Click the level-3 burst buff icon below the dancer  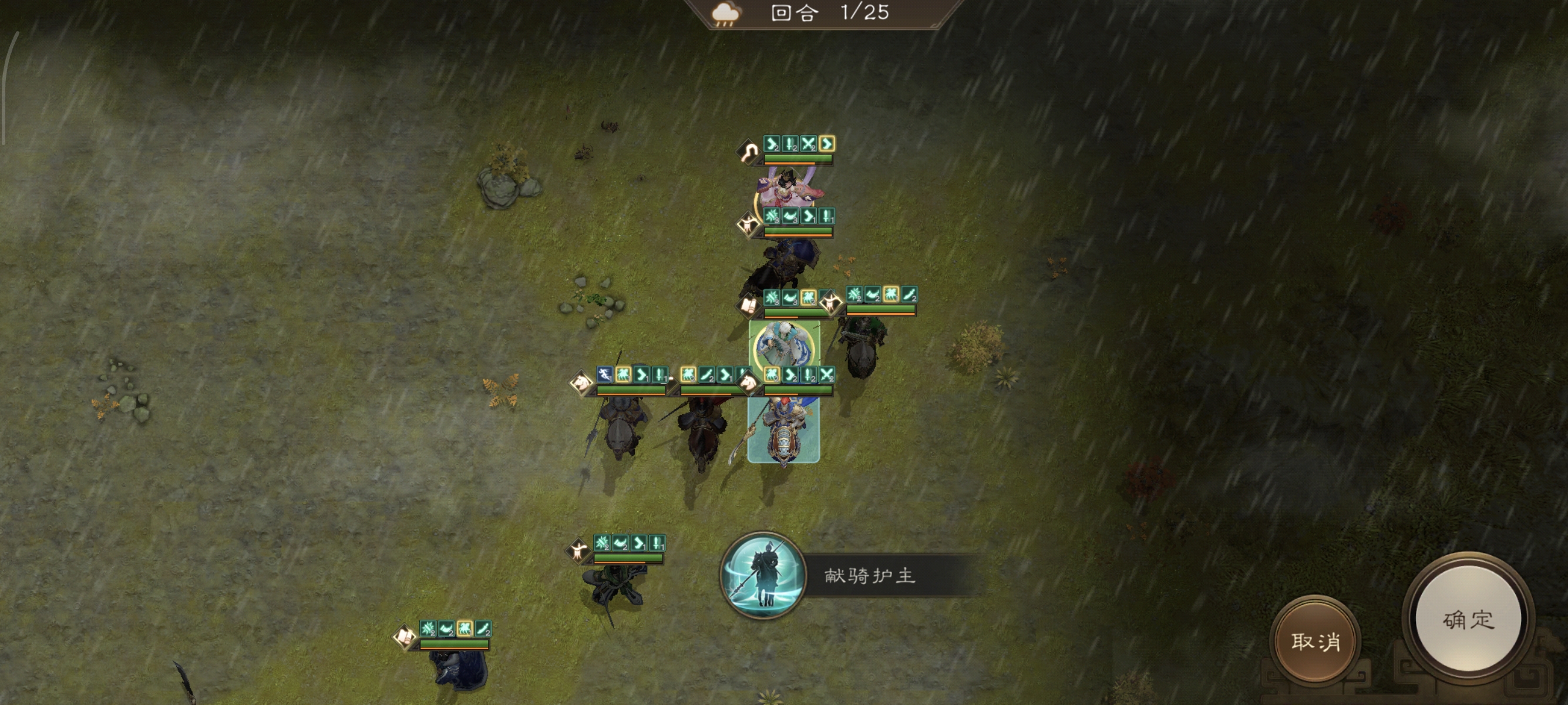point(772,217)
